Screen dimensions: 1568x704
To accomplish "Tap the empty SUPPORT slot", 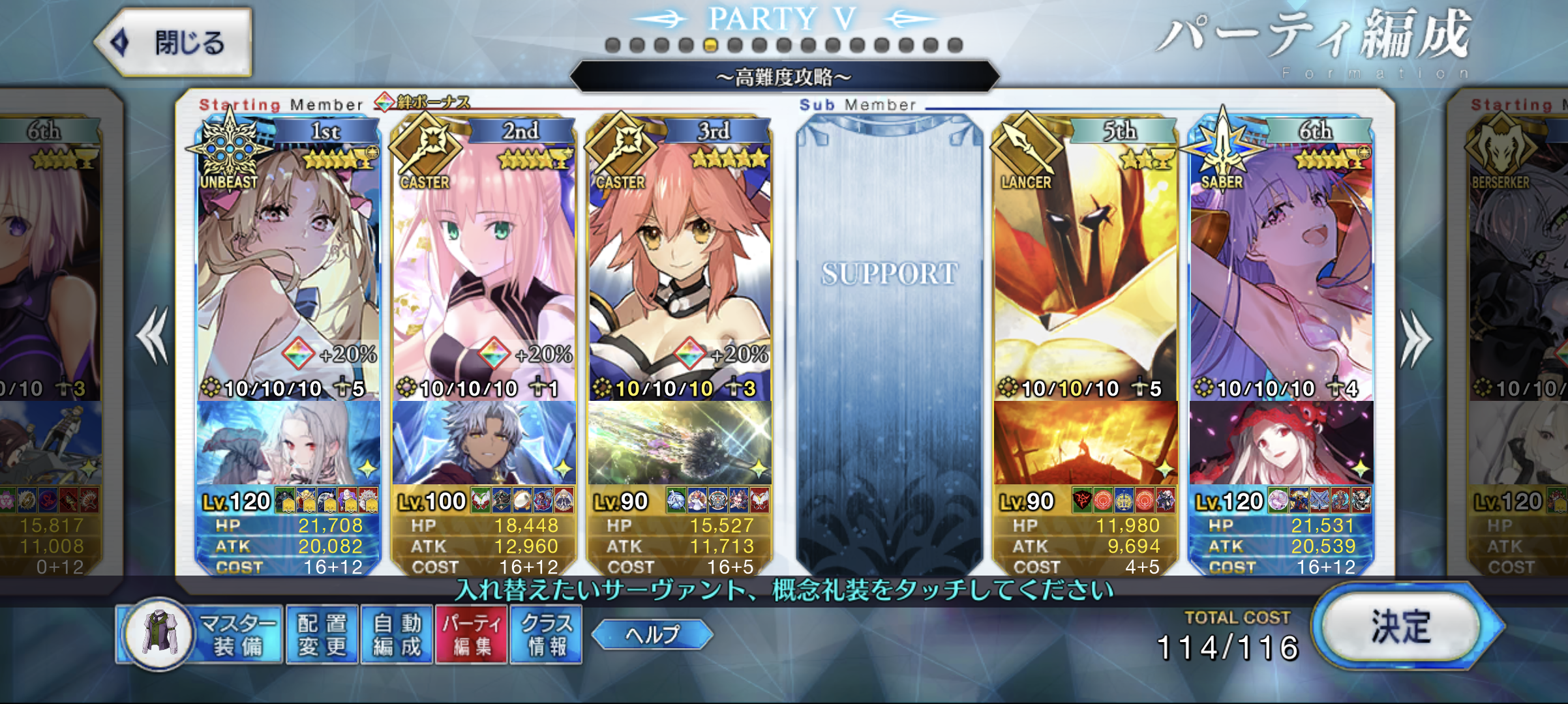I will (889, 339).
